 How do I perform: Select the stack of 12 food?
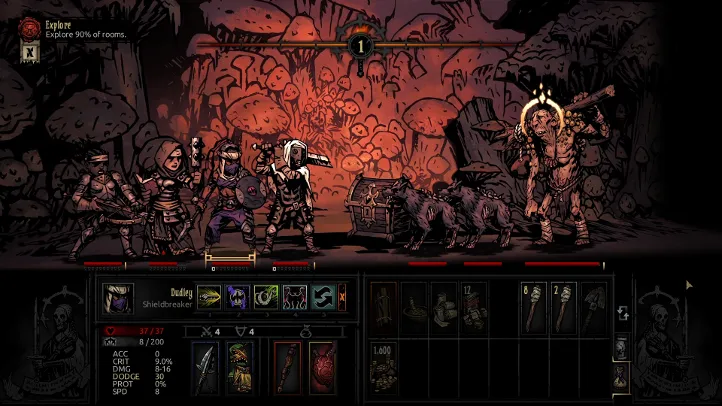click(473, 308)
